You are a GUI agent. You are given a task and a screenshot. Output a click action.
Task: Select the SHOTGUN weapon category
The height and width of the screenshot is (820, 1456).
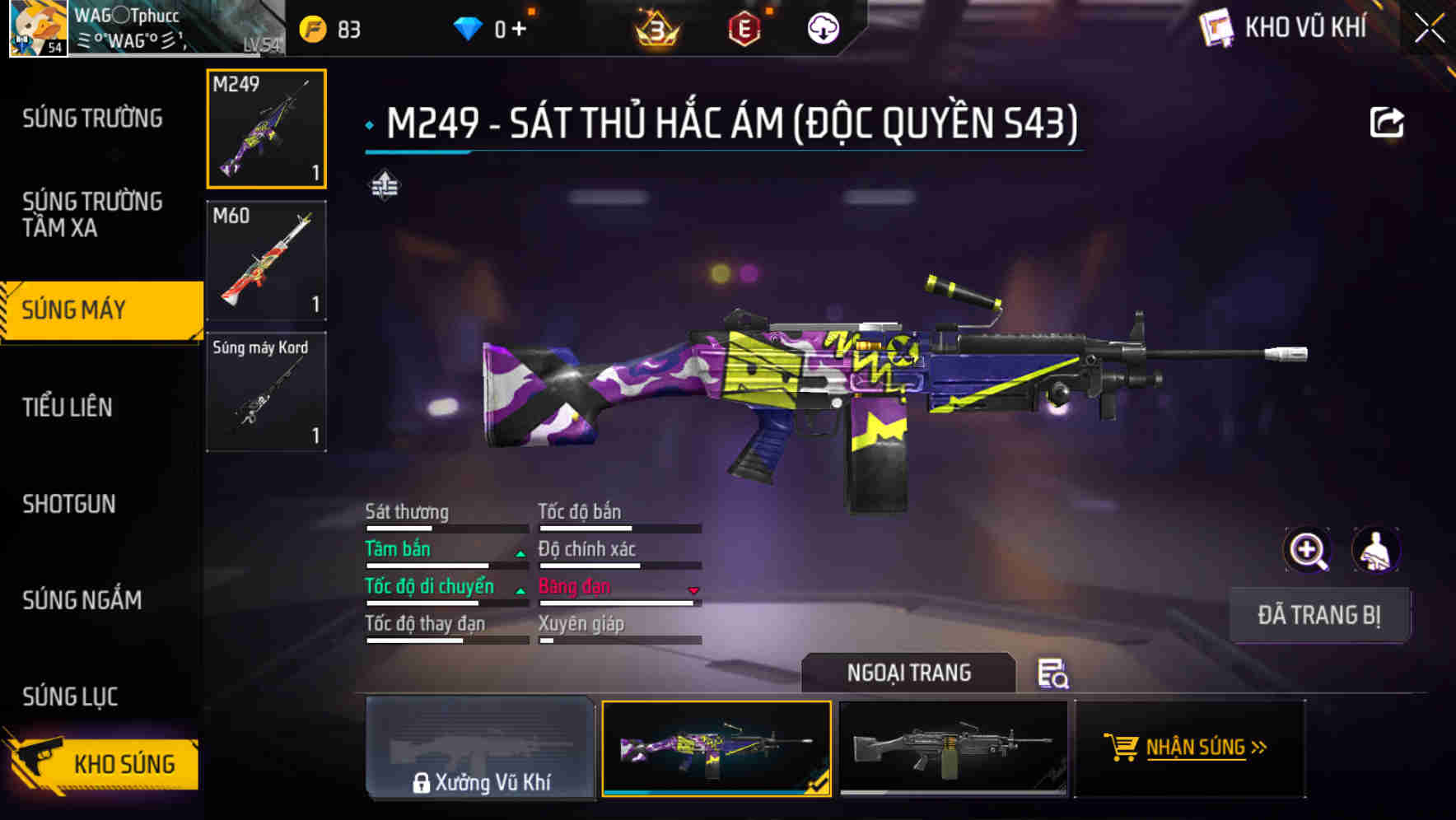(69, 504)
